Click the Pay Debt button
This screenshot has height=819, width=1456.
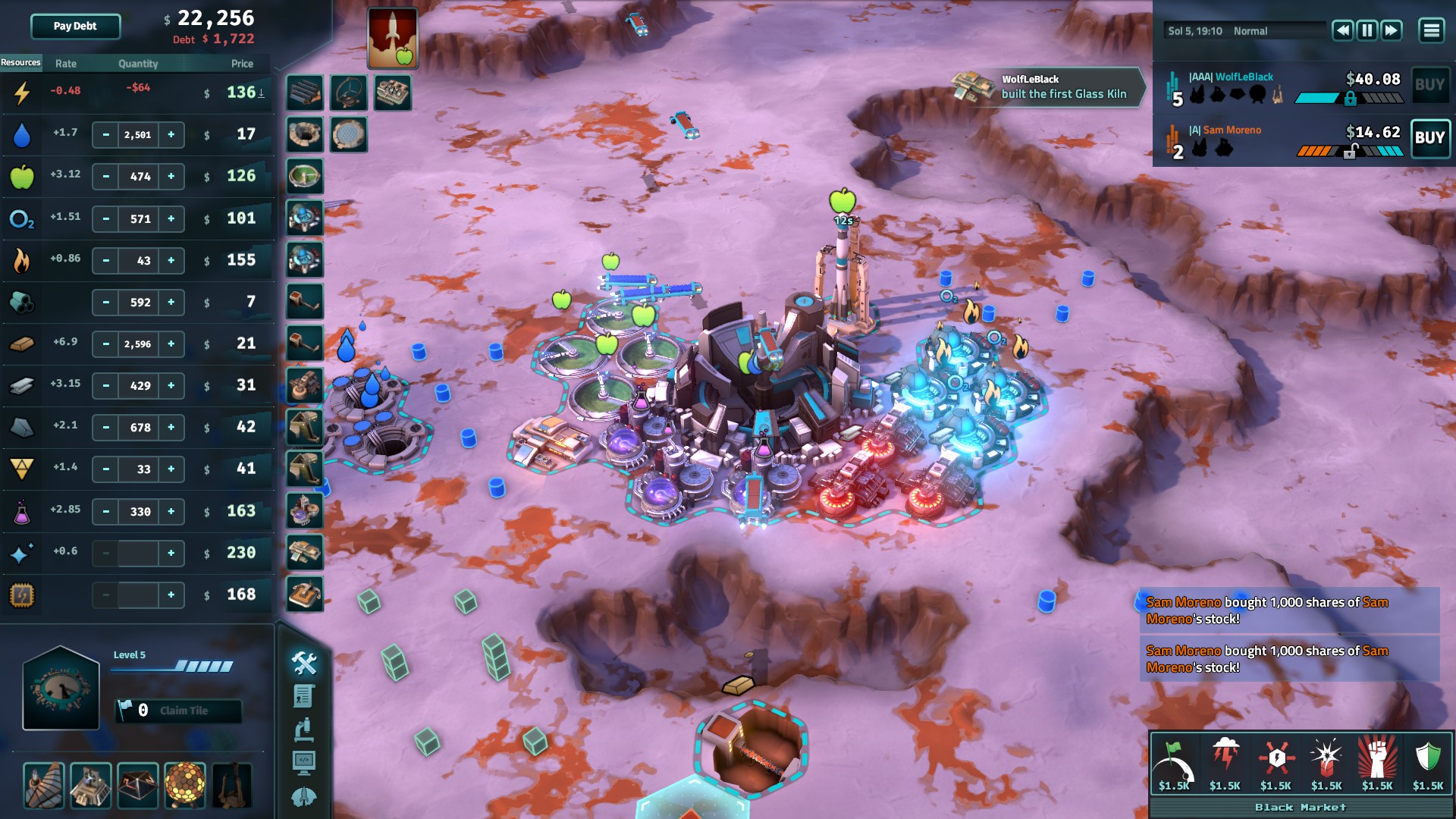tap(75, 27)
